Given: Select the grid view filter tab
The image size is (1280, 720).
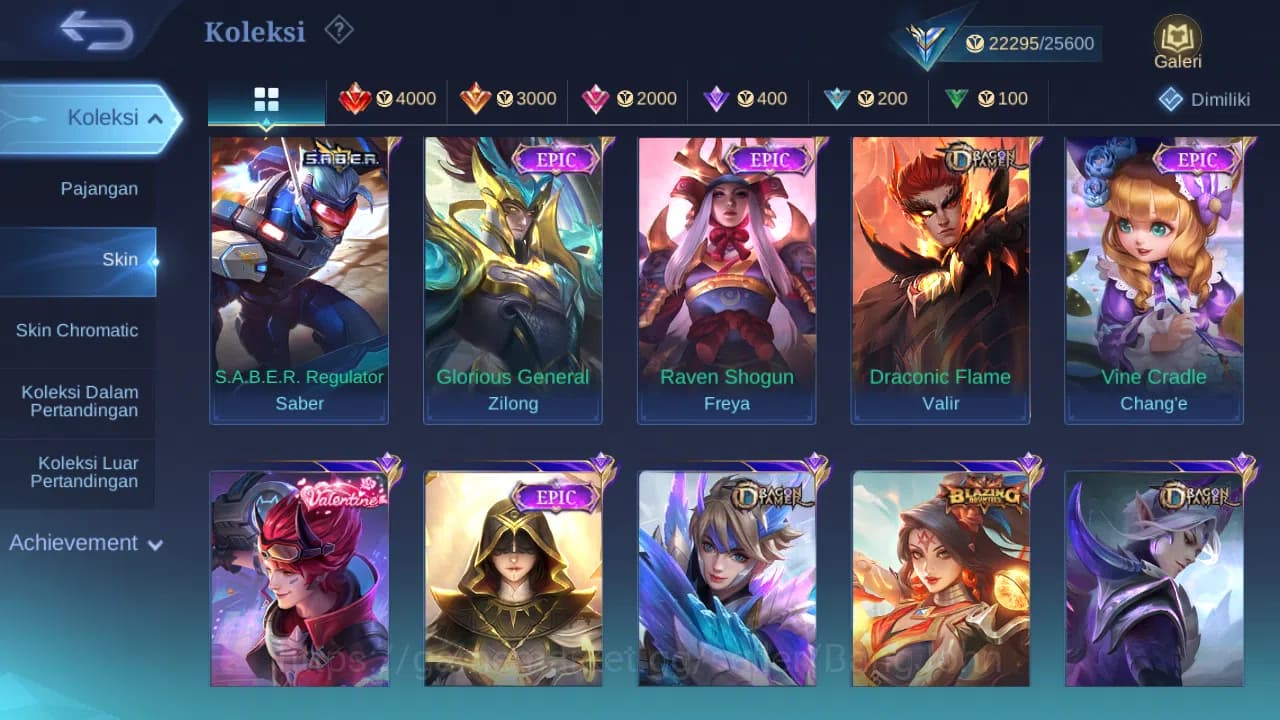Looking at the screenshot, I should [x=266, y=99].
